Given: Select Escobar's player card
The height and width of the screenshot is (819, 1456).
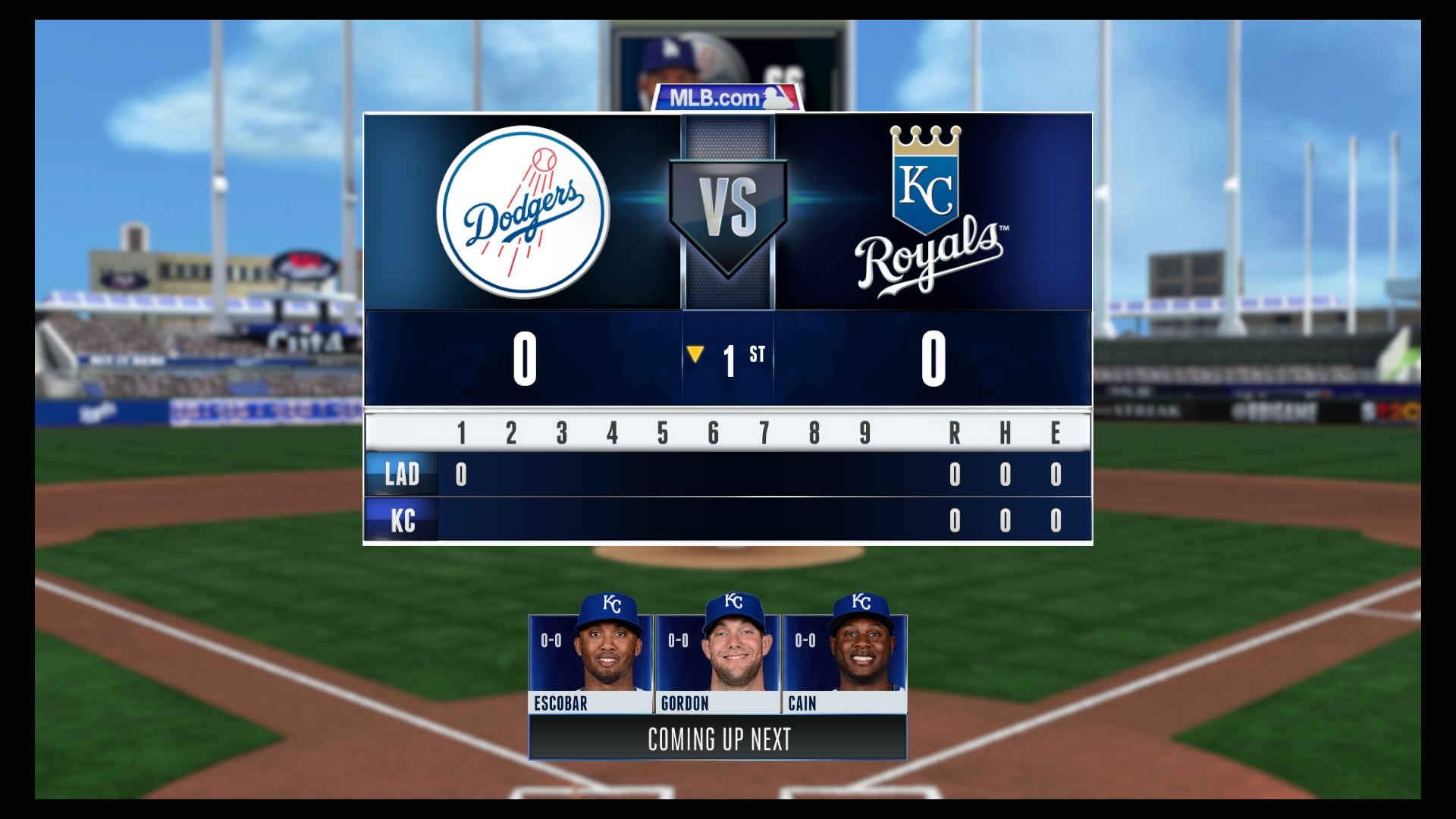Looking at the screenshot, I should pyautogui.click(x=590, y=662).
